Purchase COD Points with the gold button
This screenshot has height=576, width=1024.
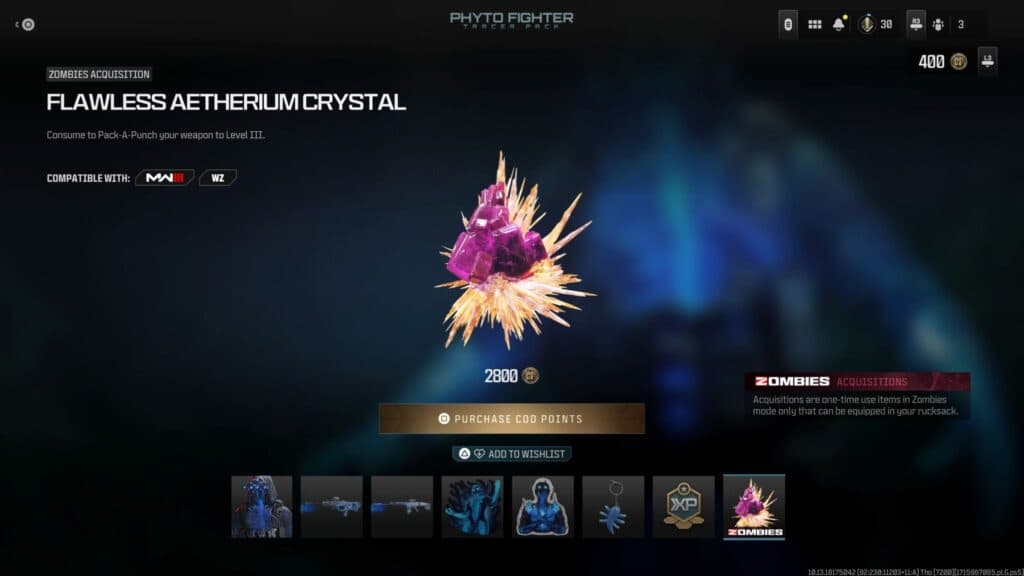click(x=511, y=418)
